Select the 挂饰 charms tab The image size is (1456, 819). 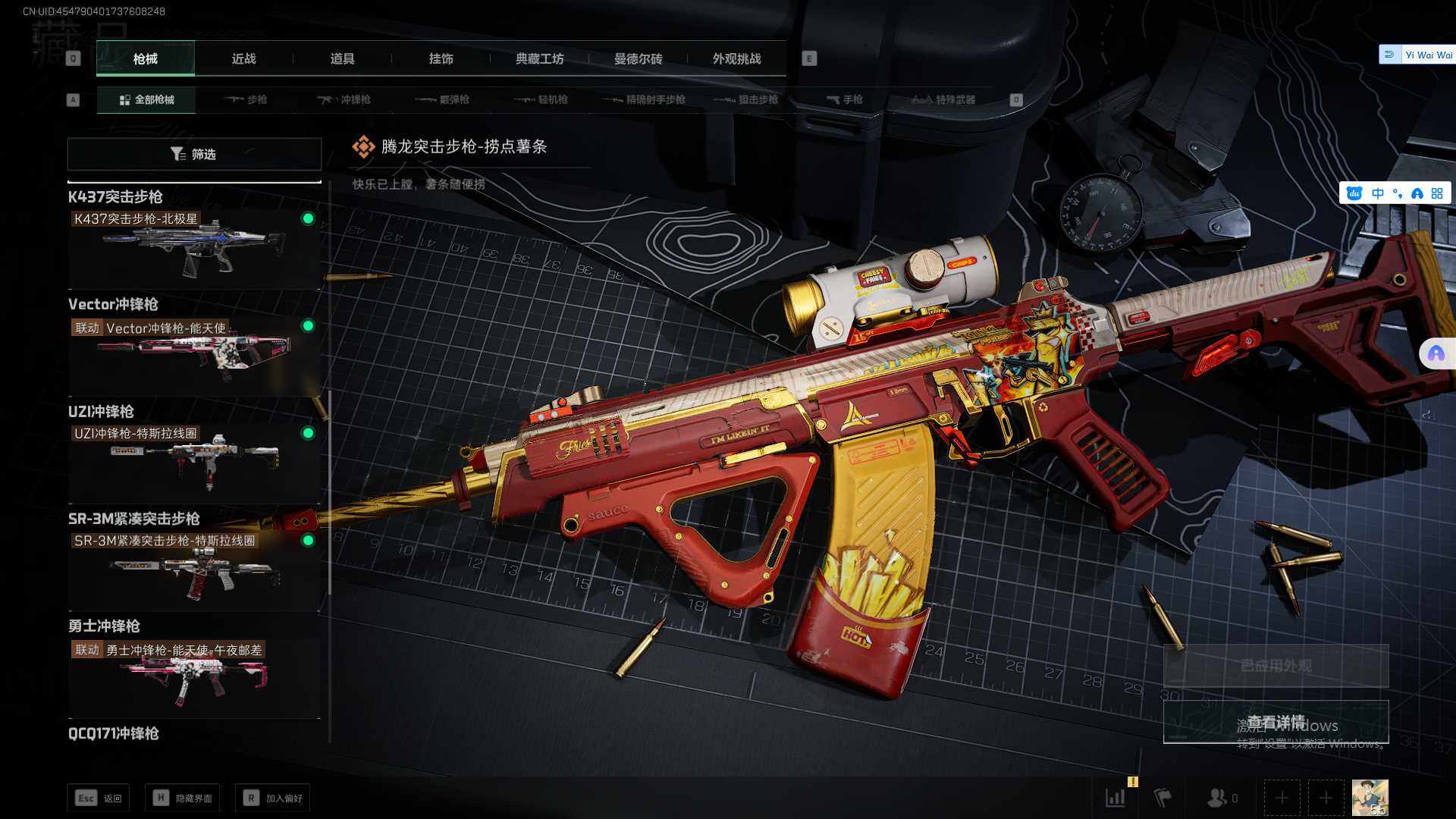tap(441, 59)
